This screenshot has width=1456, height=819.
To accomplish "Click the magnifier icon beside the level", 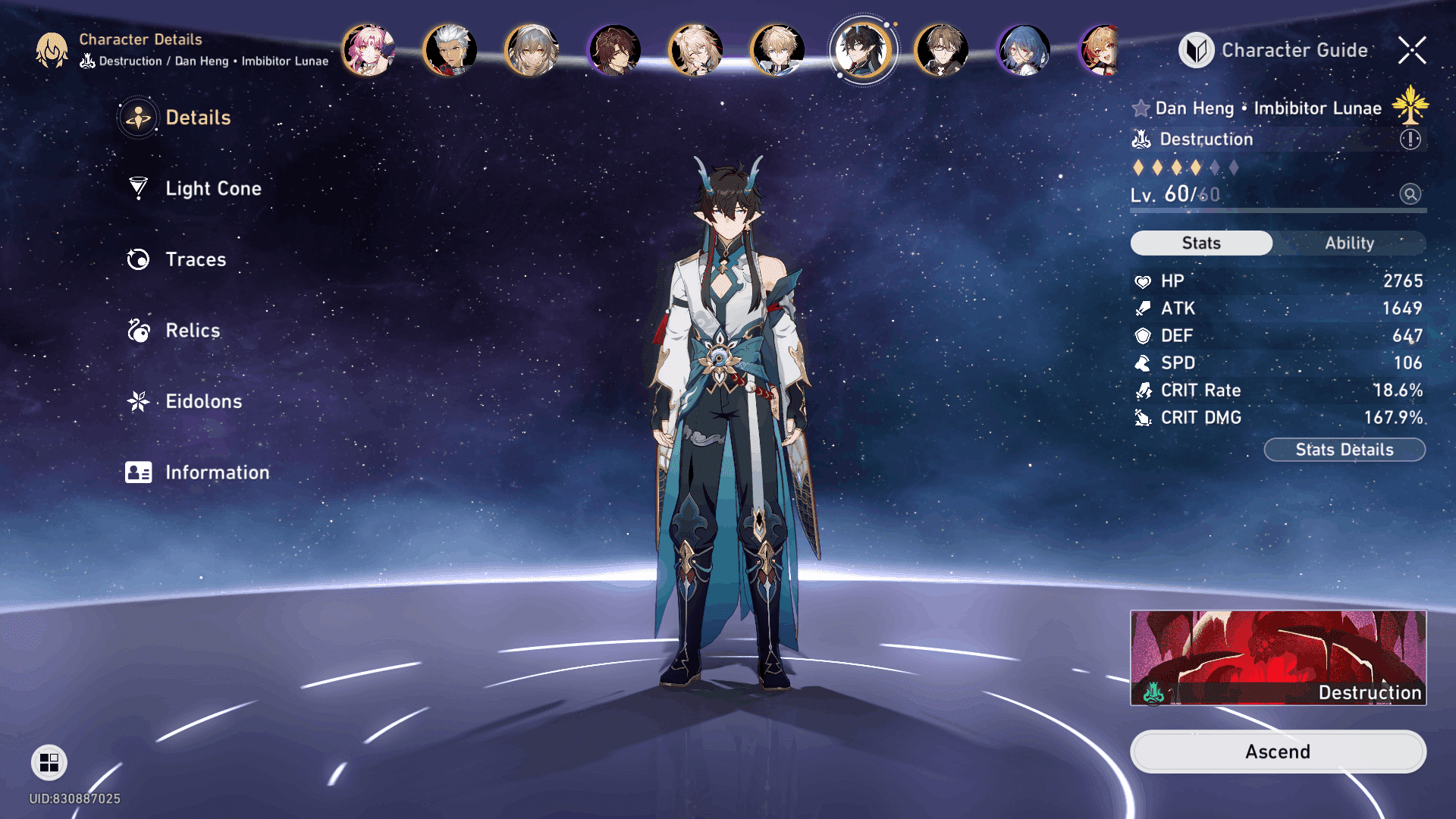I will click(1410, 194).
